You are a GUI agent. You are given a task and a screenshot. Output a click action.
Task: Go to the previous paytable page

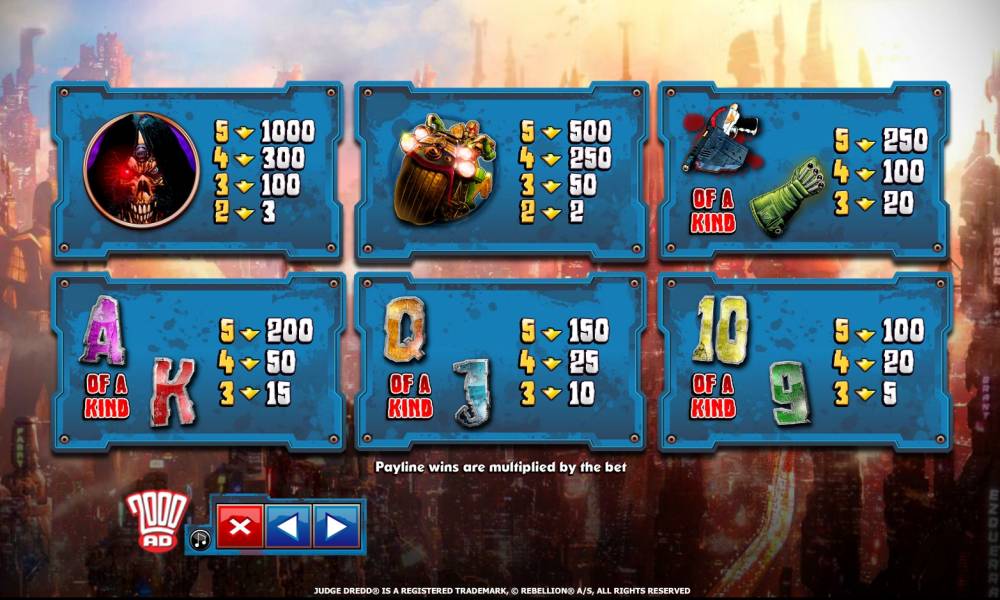coord(288,526)
